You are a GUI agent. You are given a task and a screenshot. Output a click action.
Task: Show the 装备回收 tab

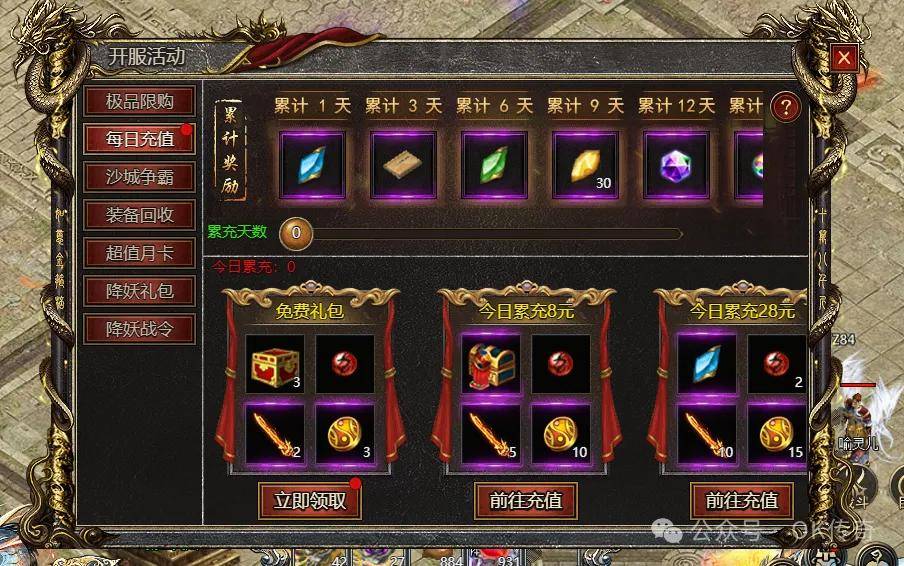(x=140, y=215)
